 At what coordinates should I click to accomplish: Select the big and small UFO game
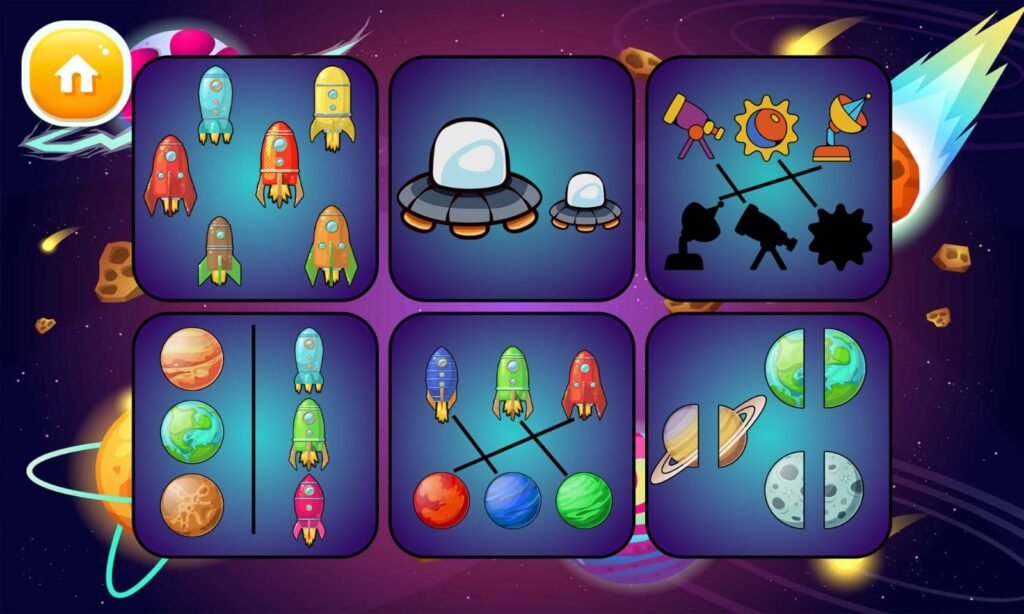click(x=511, y=178)
